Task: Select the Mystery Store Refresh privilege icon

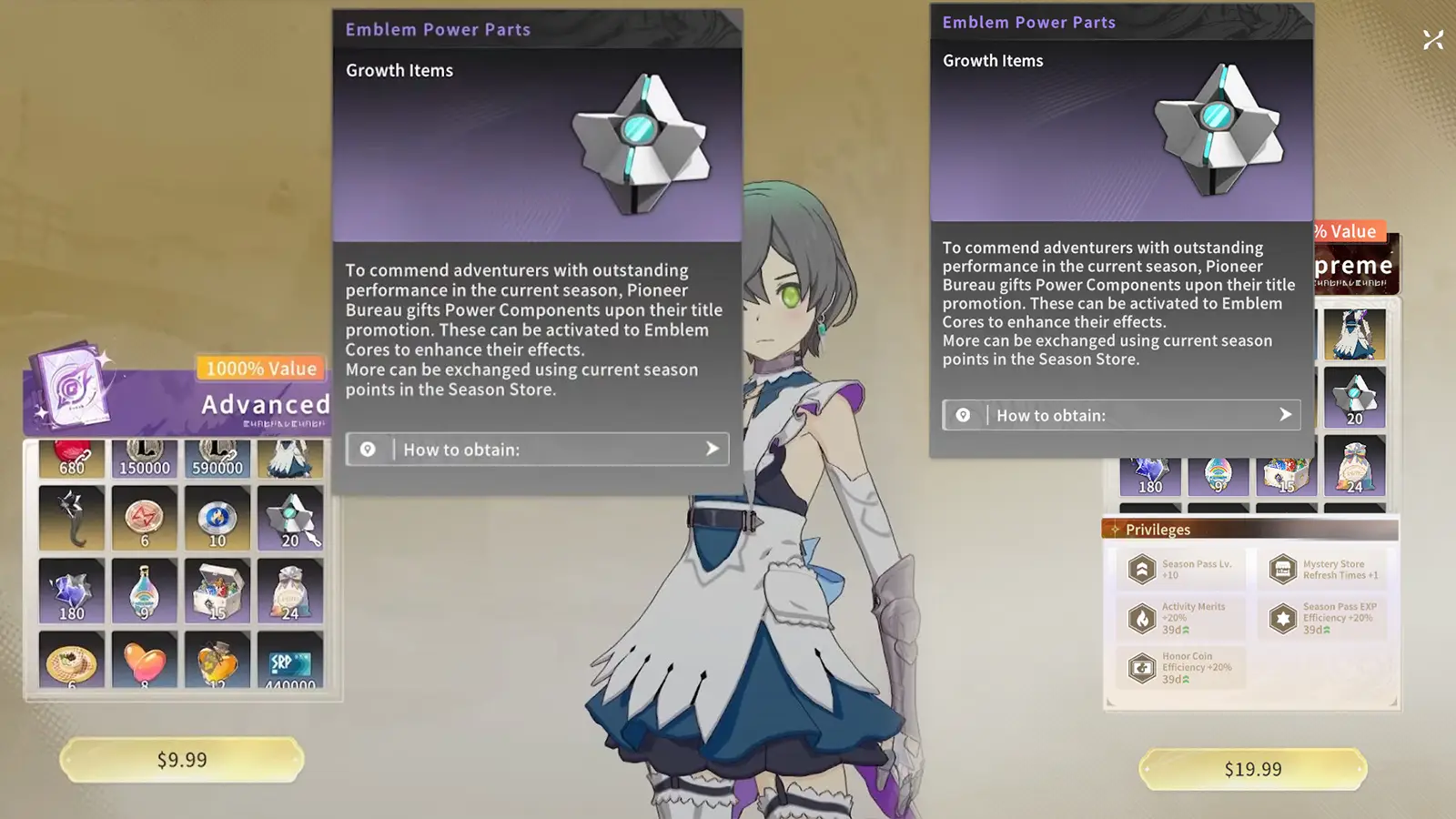Action: [x=1281, y=569]
